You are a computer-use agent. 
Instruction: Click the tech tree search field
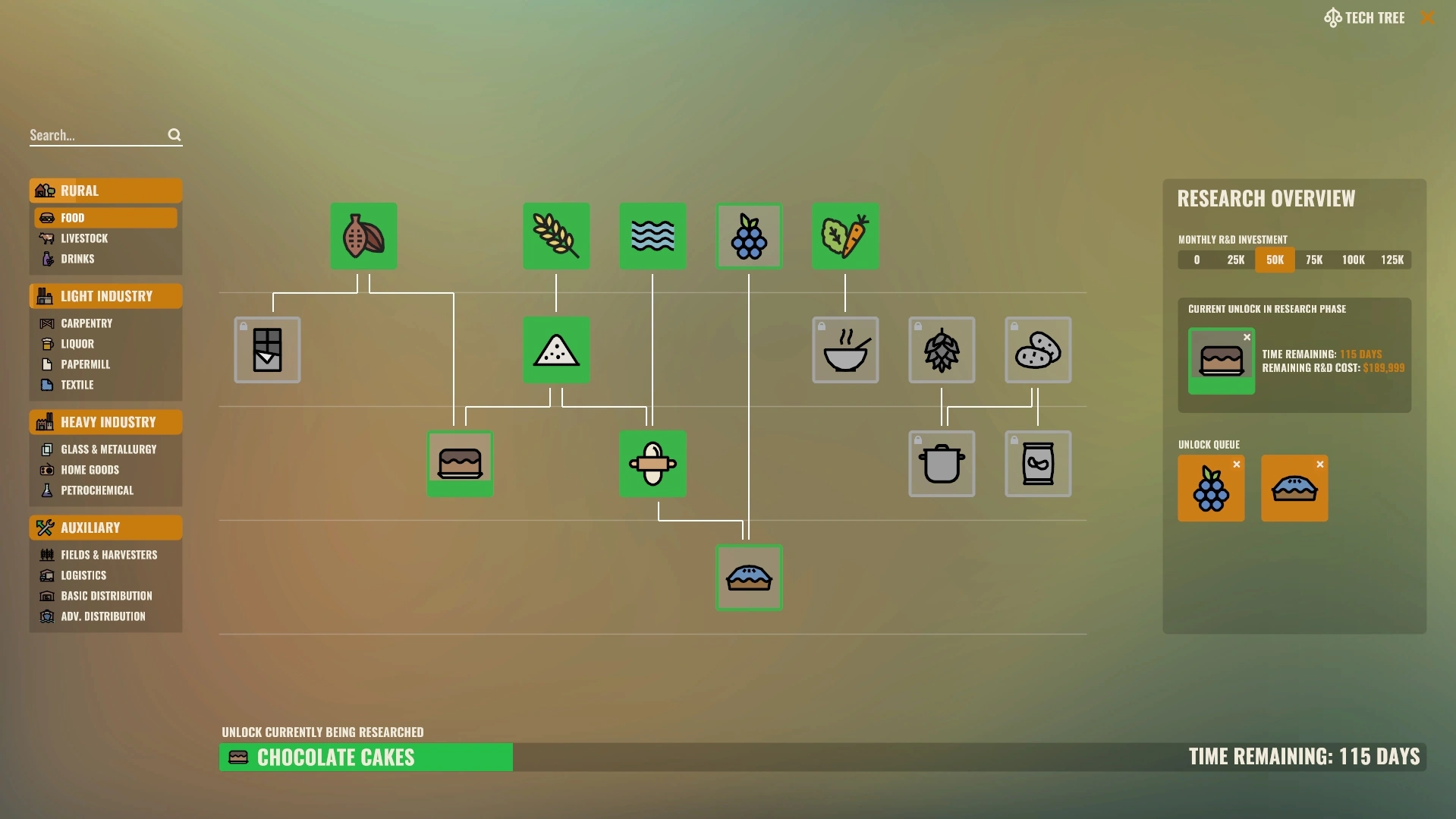click(x=97, y=135)
